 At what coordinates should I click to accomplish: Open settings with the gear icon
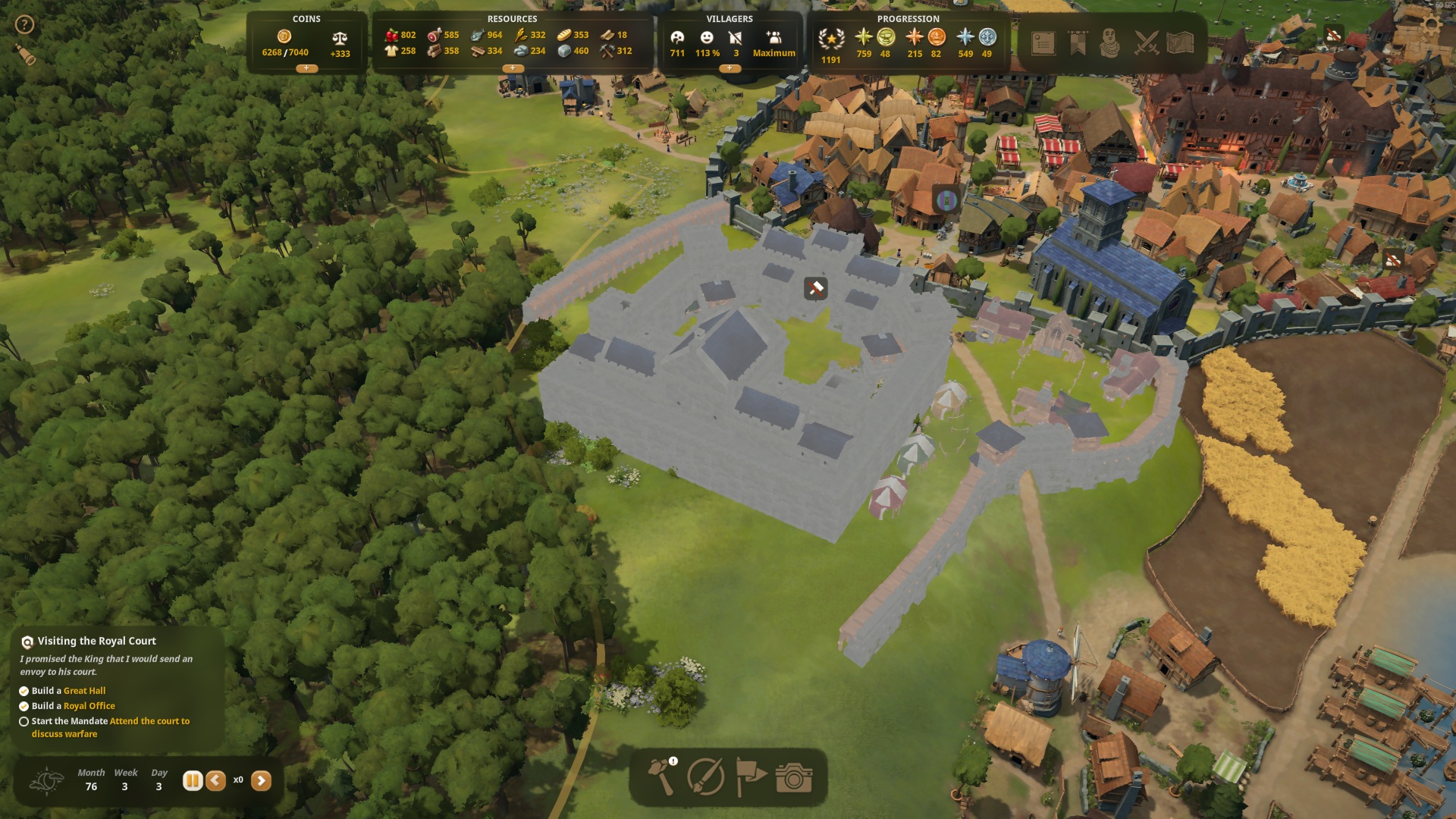click(1431, 24)
